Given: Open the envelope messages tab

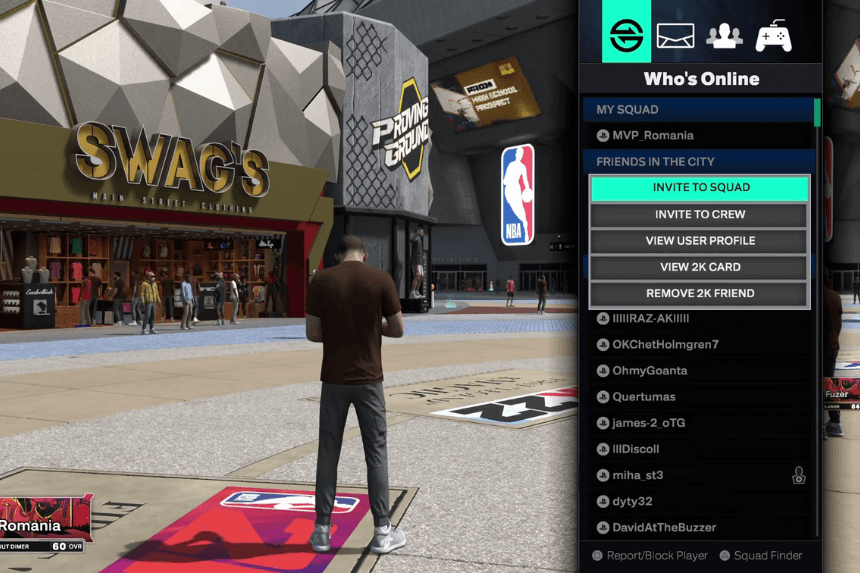Looking at the screenshot, I should pyautogui.click(x=675, y=36).
